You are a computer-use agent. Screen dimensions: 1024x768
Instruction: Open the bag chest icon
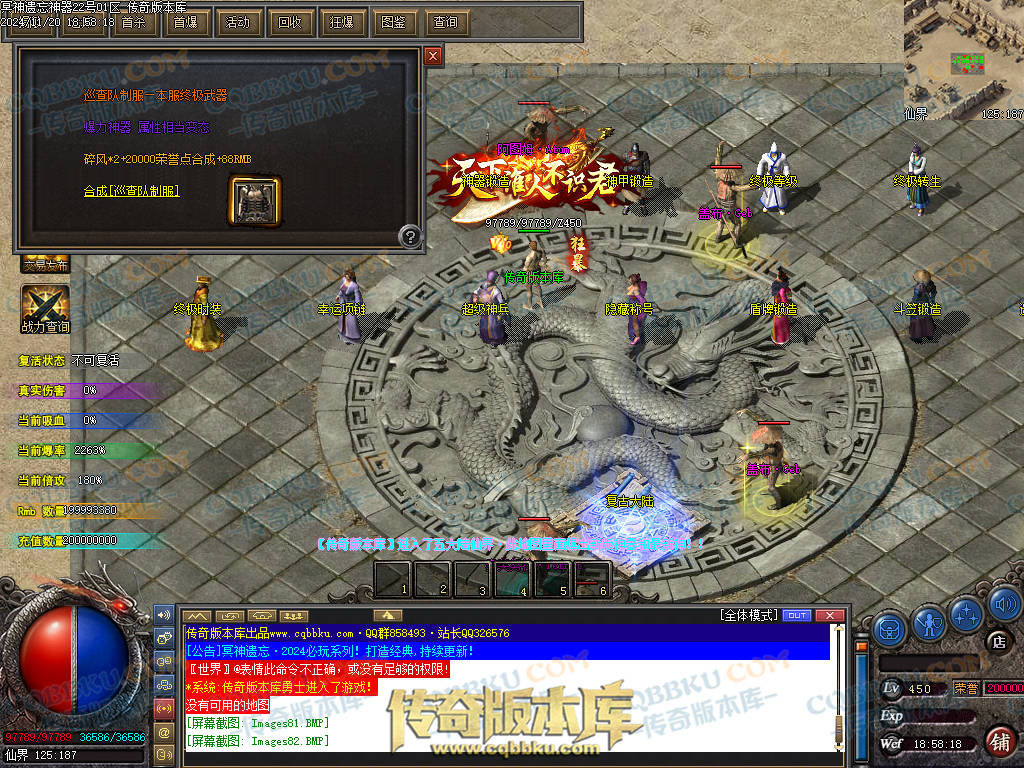coord(889,628)
